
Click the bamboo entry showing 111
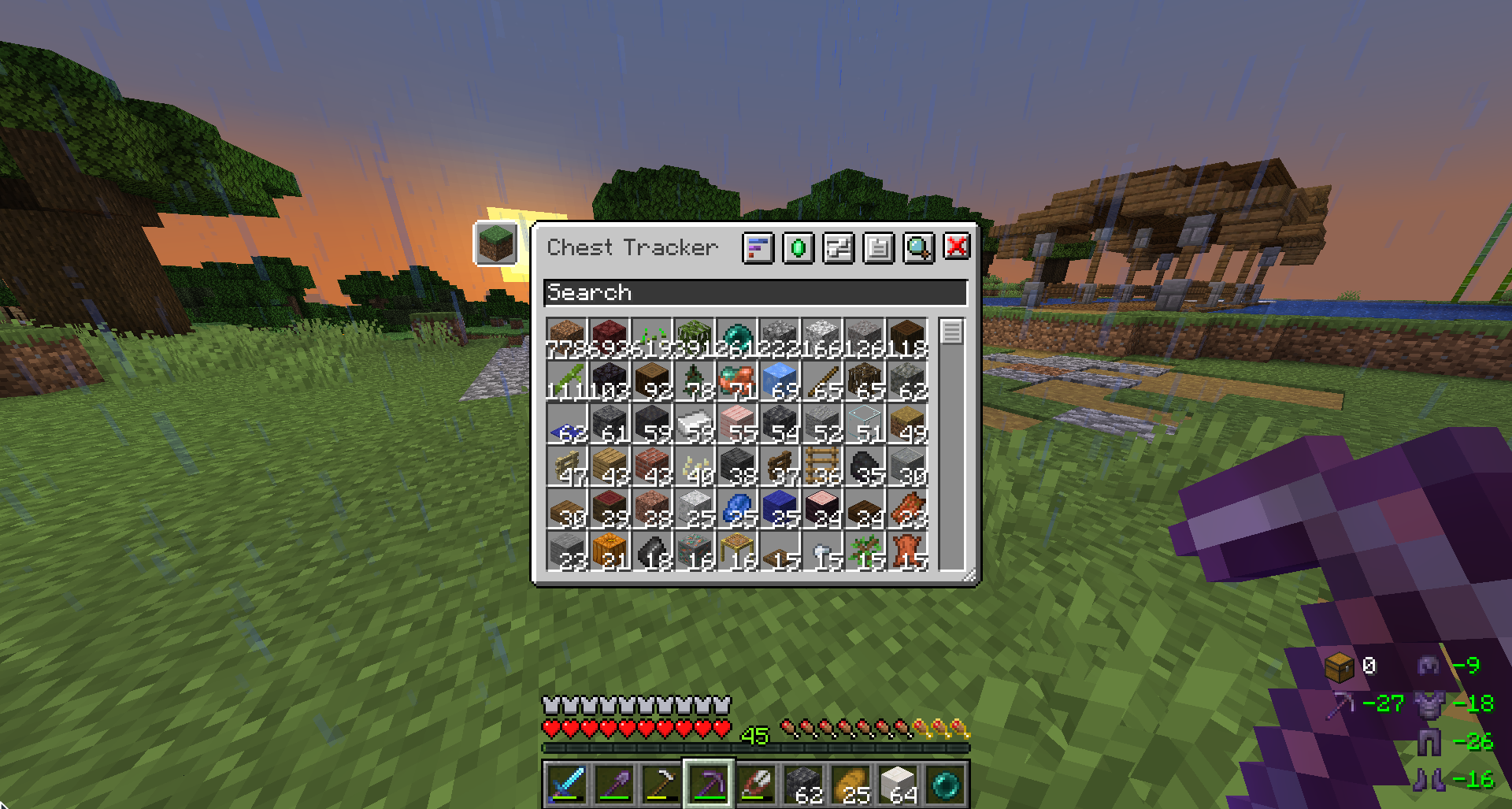(567, 380)
